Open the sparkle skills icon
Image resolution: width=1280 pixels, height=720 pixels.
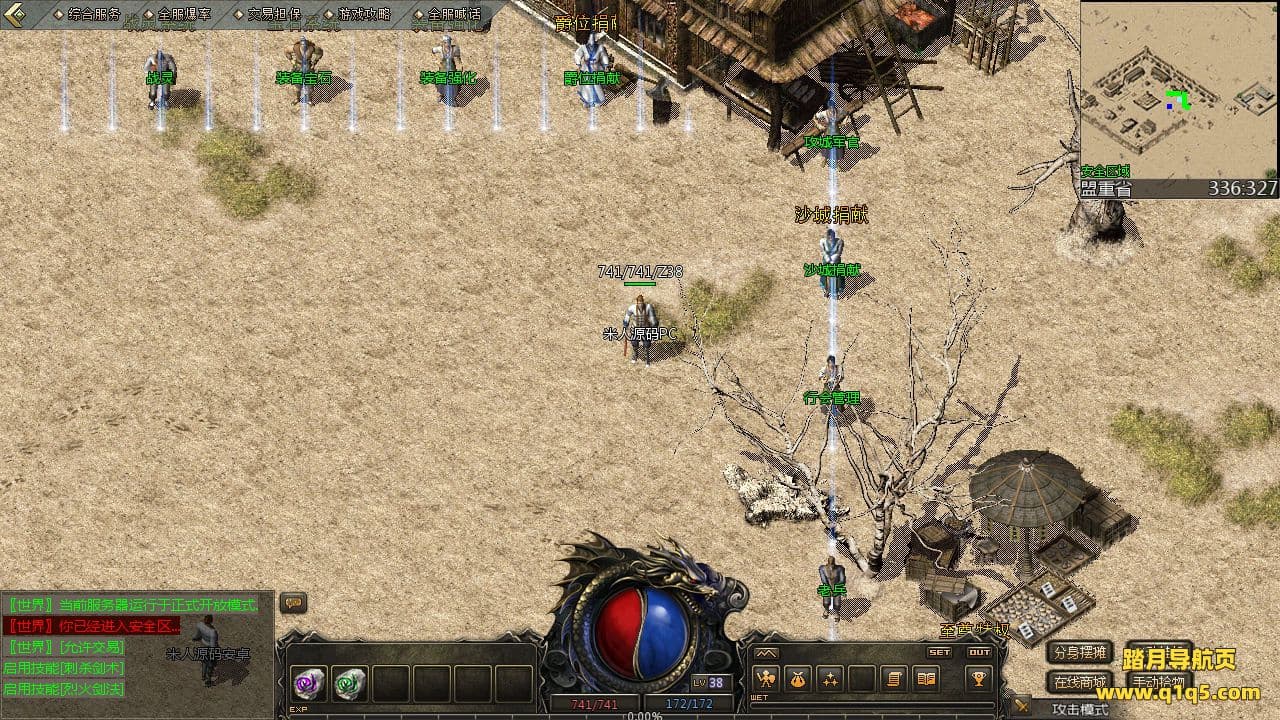[830, 679]
